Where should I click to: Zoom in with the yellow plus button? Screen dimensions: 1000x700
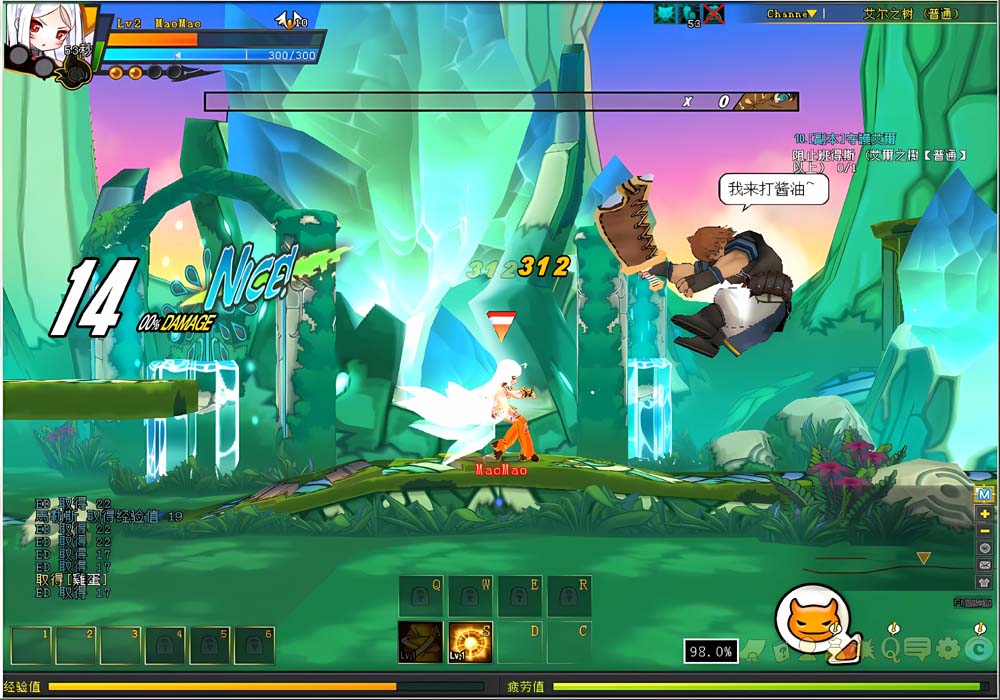click(984, 513)
